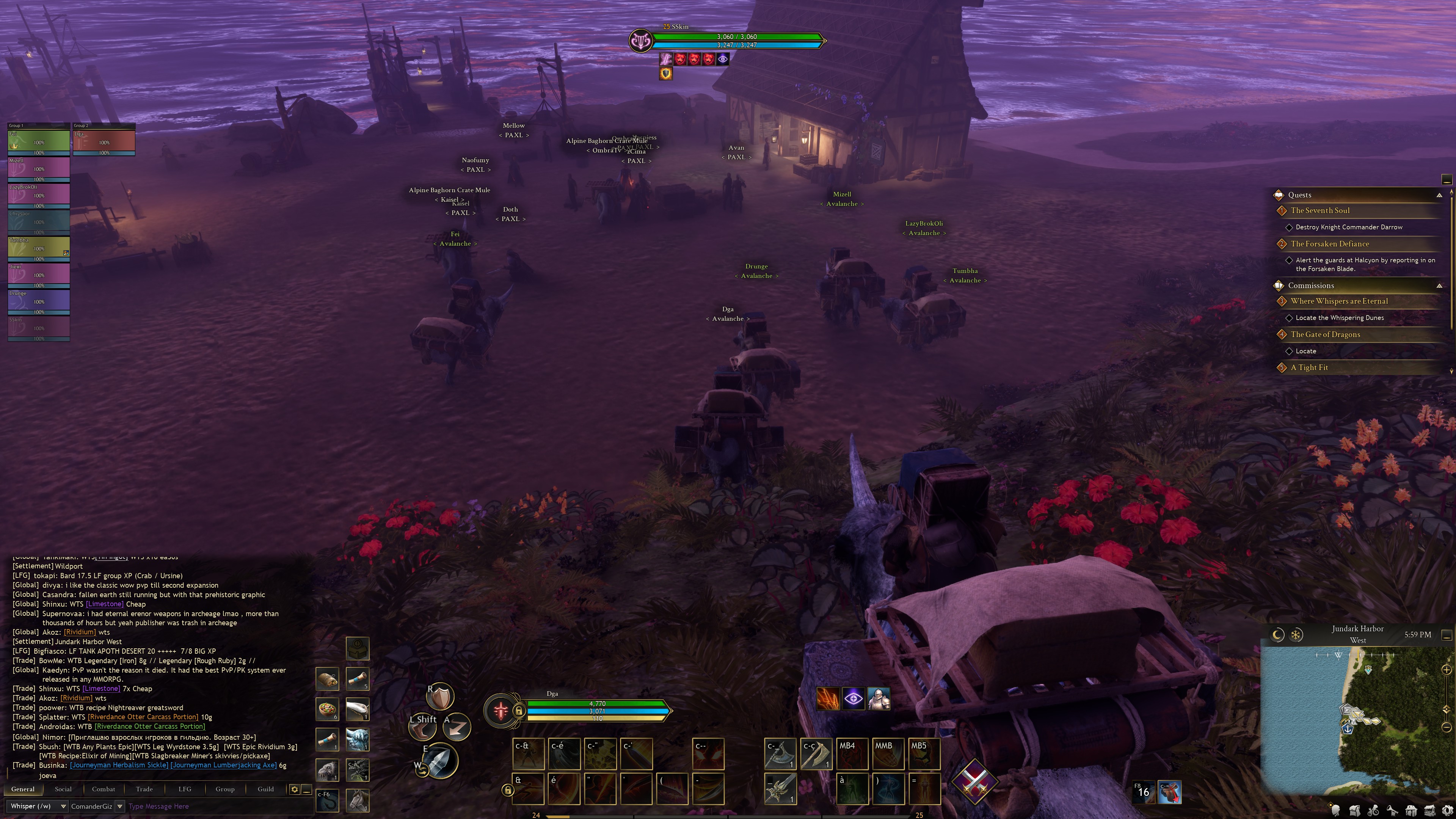
Task: Minimize the minimap panel
Action: [x=1447, y=635]
